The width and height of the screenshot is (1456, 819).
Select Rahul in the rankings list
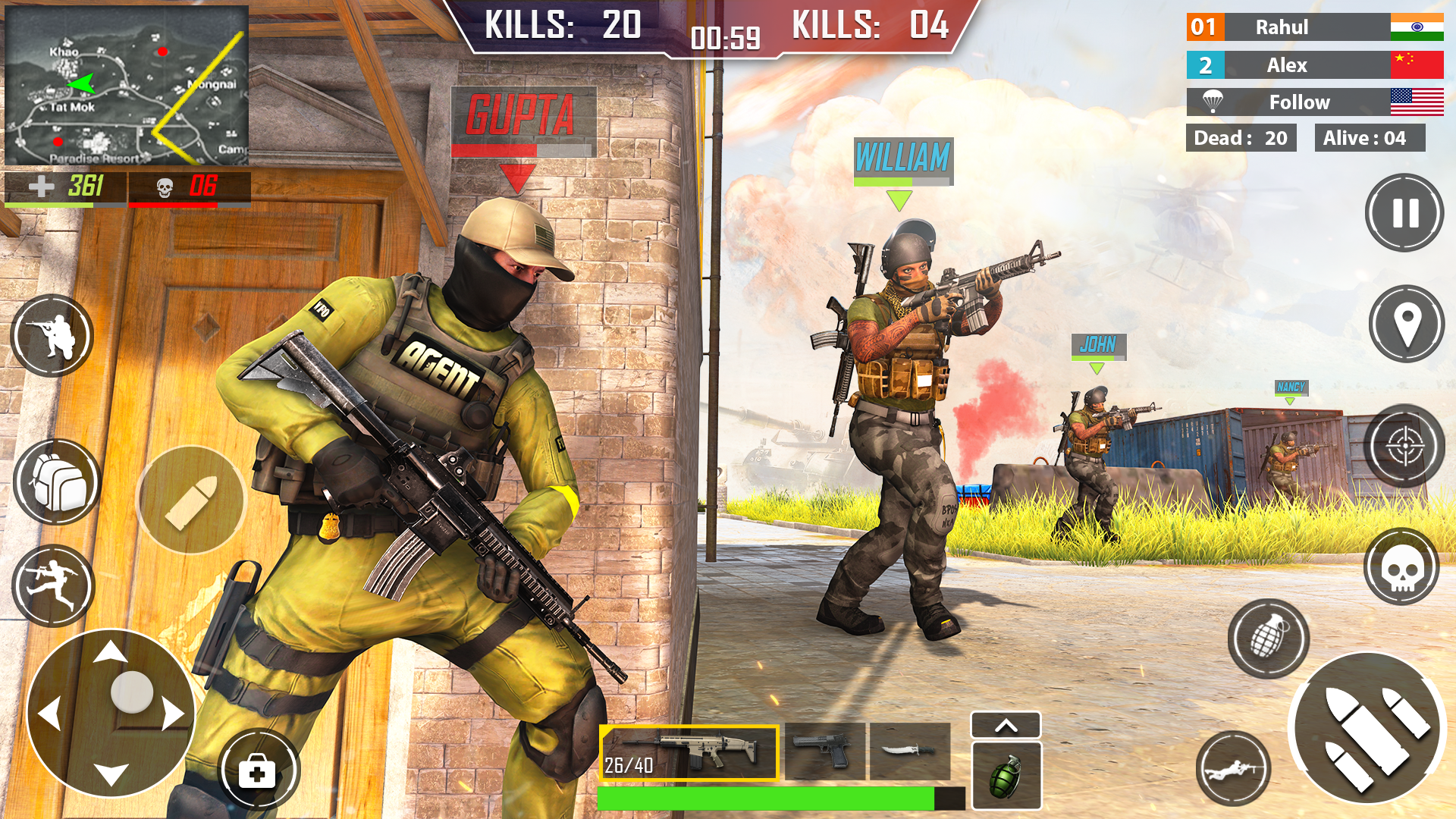[x=1314, y=27]
